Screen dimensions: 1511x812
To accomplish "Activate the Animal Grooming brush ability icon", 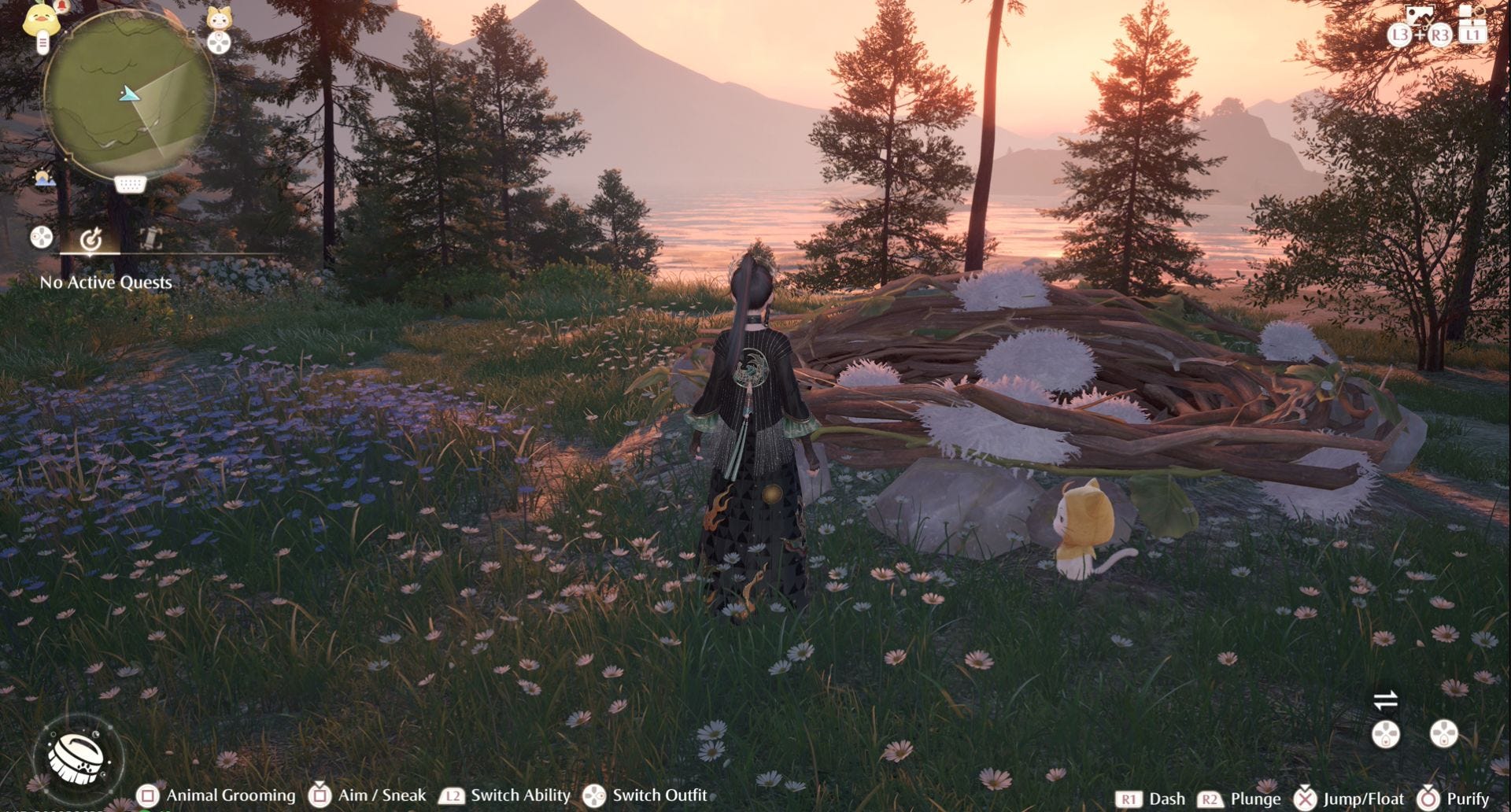I will pyautogui.click(x=79, y=757).
